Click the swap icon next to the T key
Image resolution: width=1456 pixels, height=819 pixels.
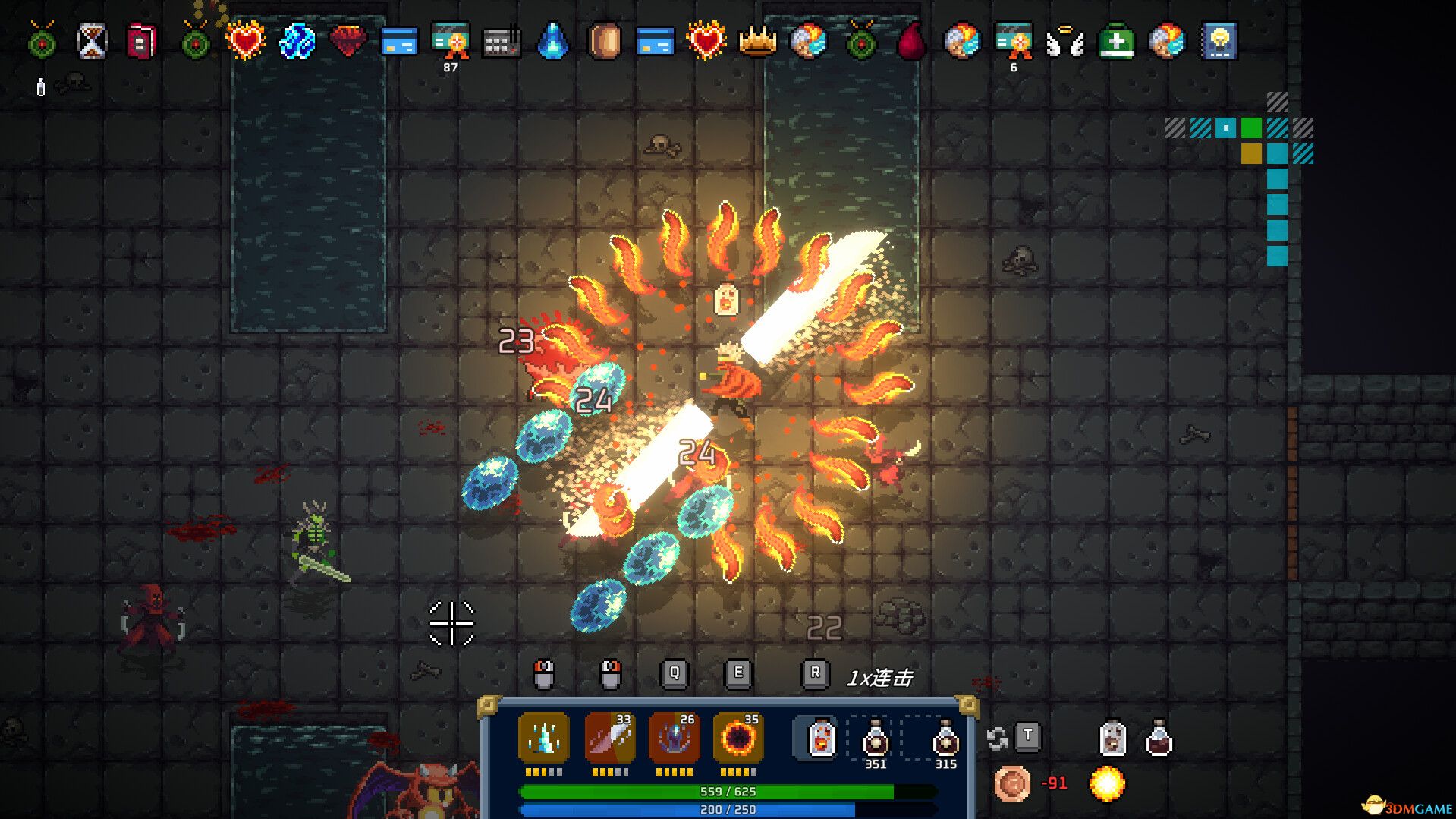pos(996,739)
